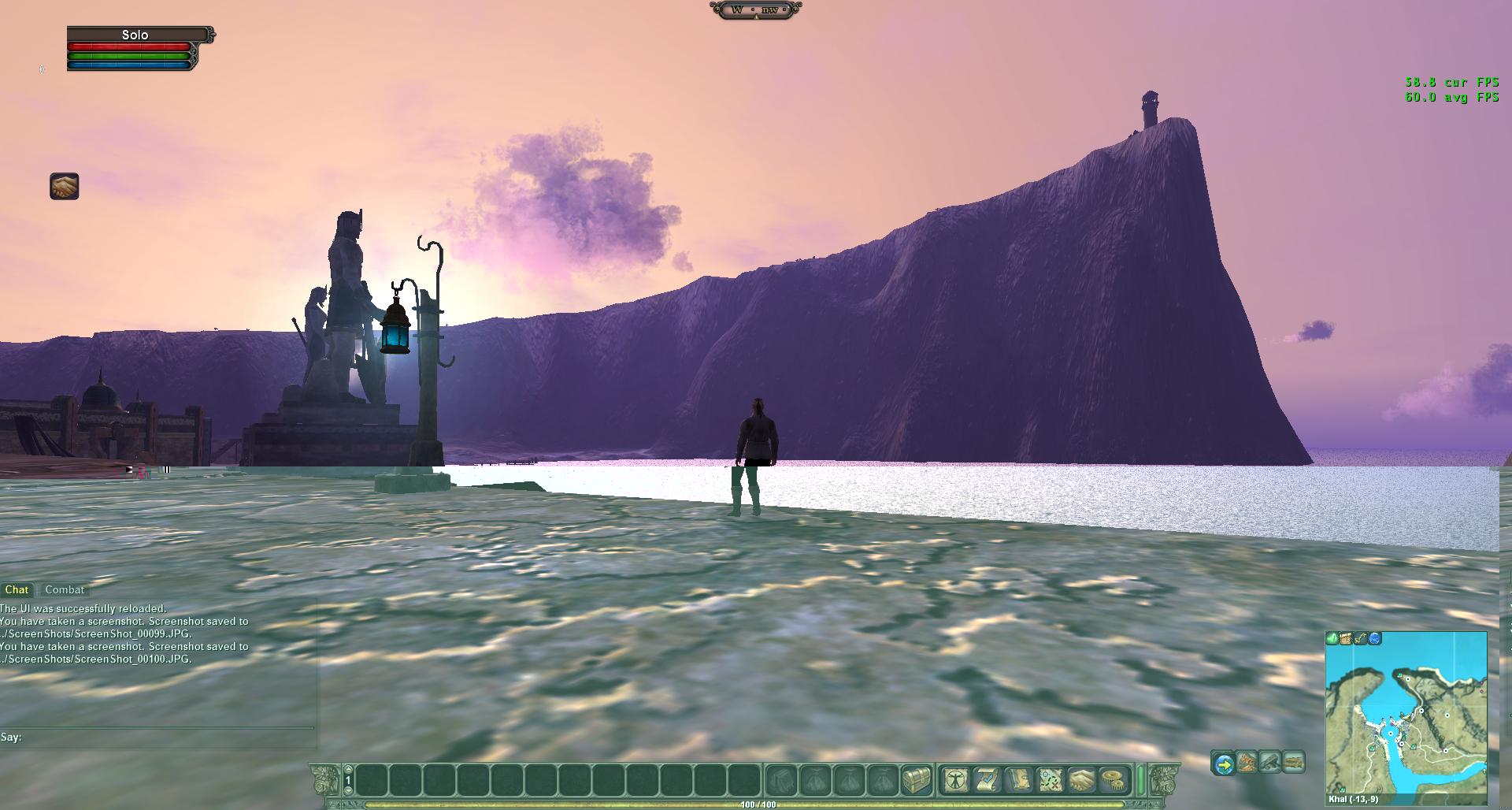Open the Vitruvian man character sheet
1512x810 pixels.
pos(956,780)
